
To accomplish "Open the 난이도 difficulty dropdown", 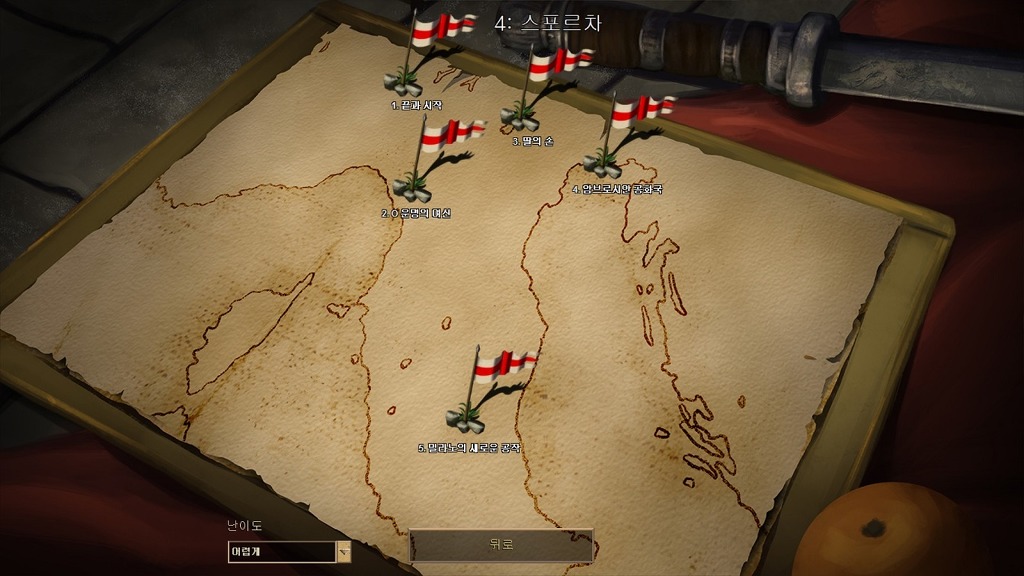I will 343,551.
